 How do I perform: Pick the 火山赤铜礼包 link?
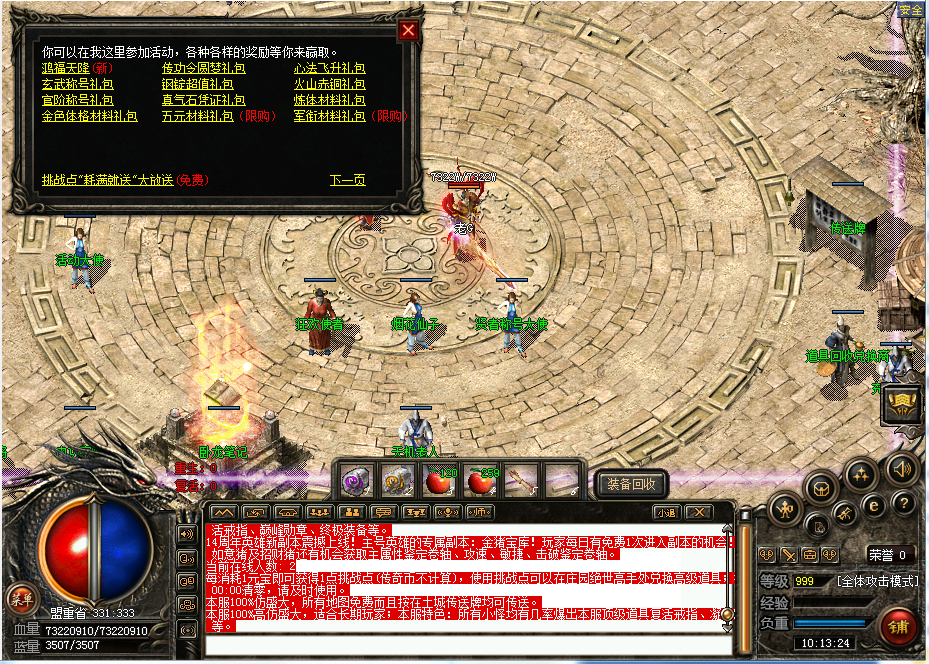[x=329, y=85]
